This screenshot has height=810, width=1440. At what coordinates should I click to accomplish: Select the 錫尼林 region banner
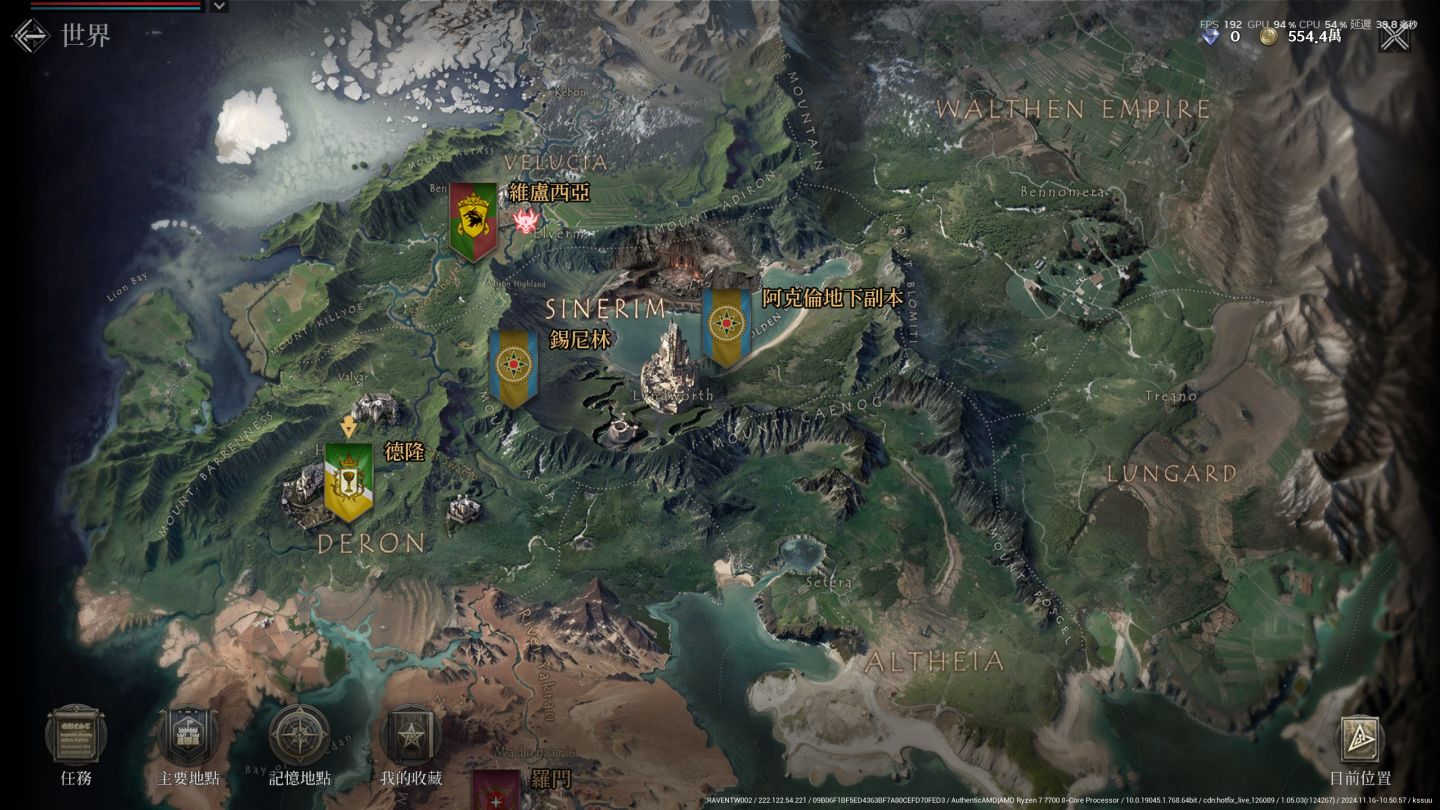[x=513, y=367]
